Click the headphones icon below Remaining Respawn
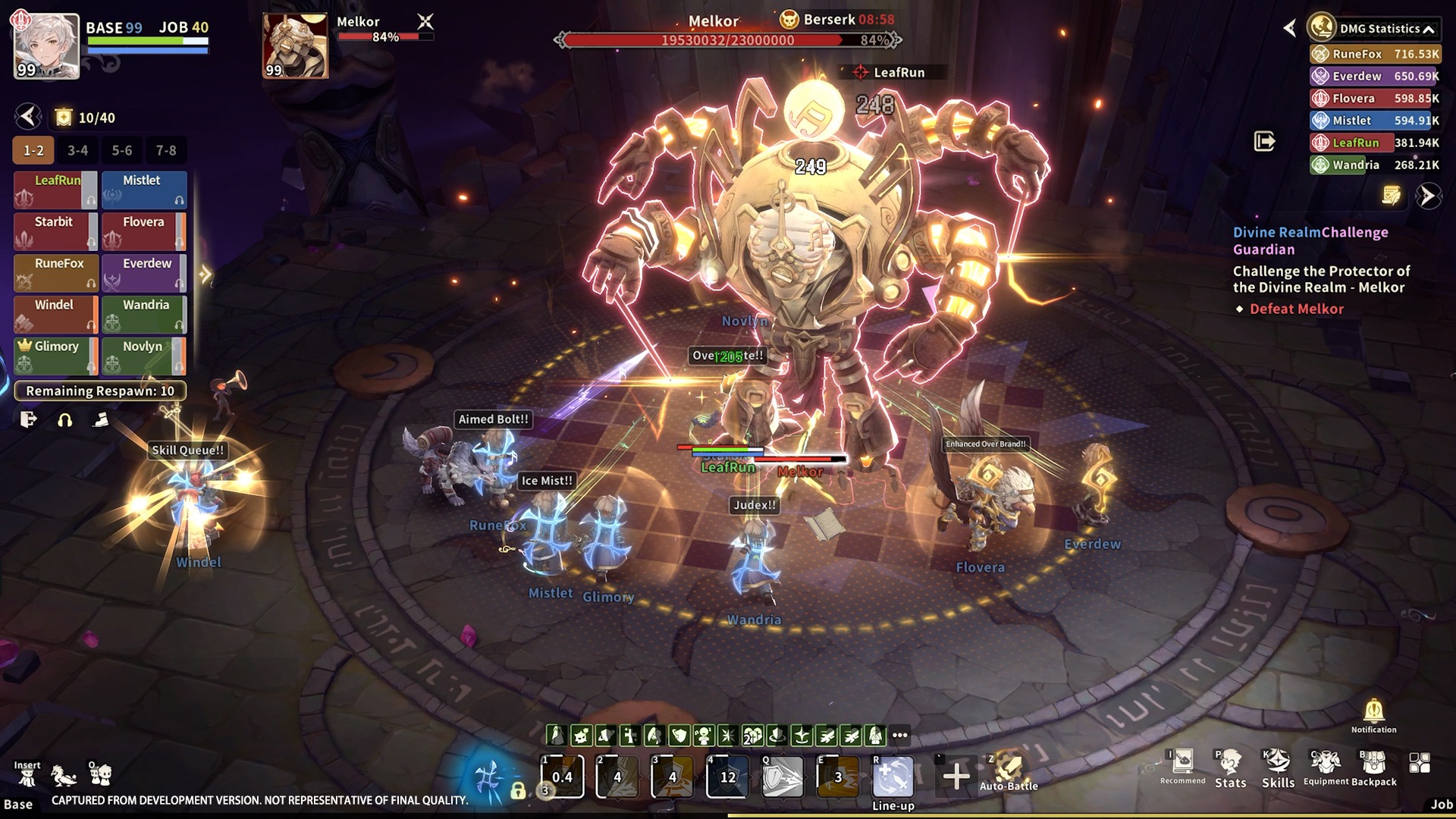 (64, 419)
